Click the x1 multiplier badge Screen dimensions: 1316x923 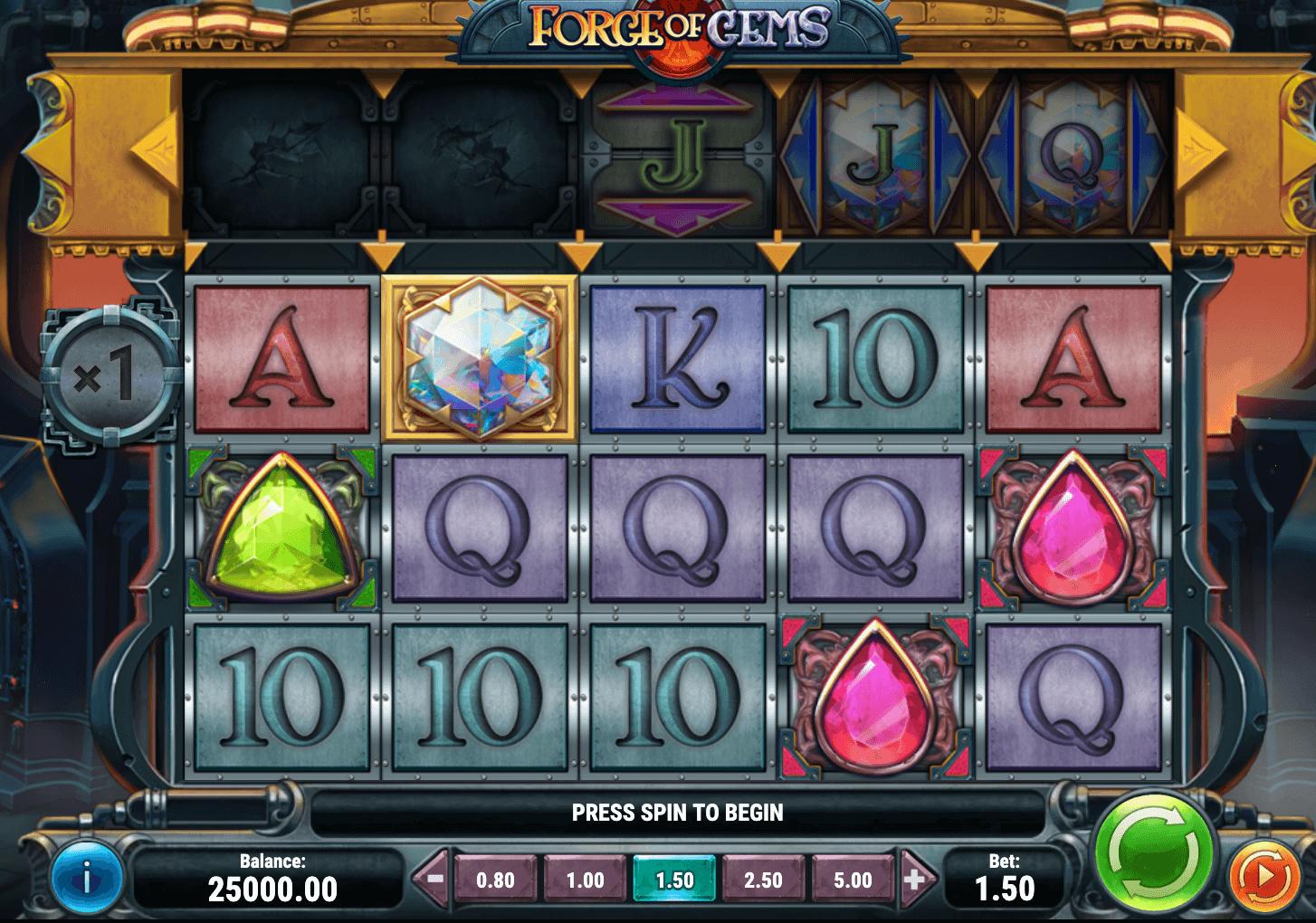coord(110,371)
